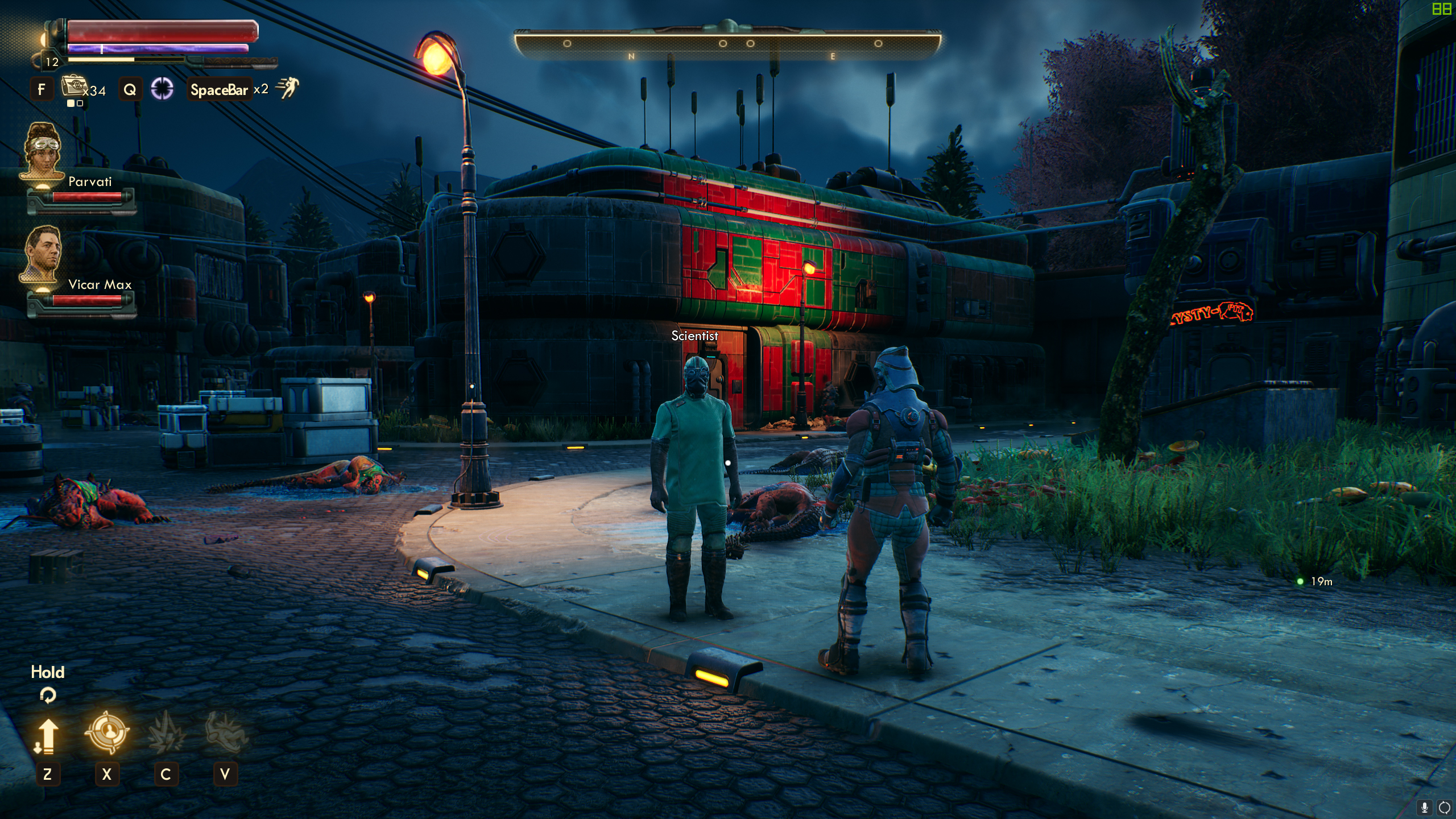Click the compass bar at top

(727, 44)
